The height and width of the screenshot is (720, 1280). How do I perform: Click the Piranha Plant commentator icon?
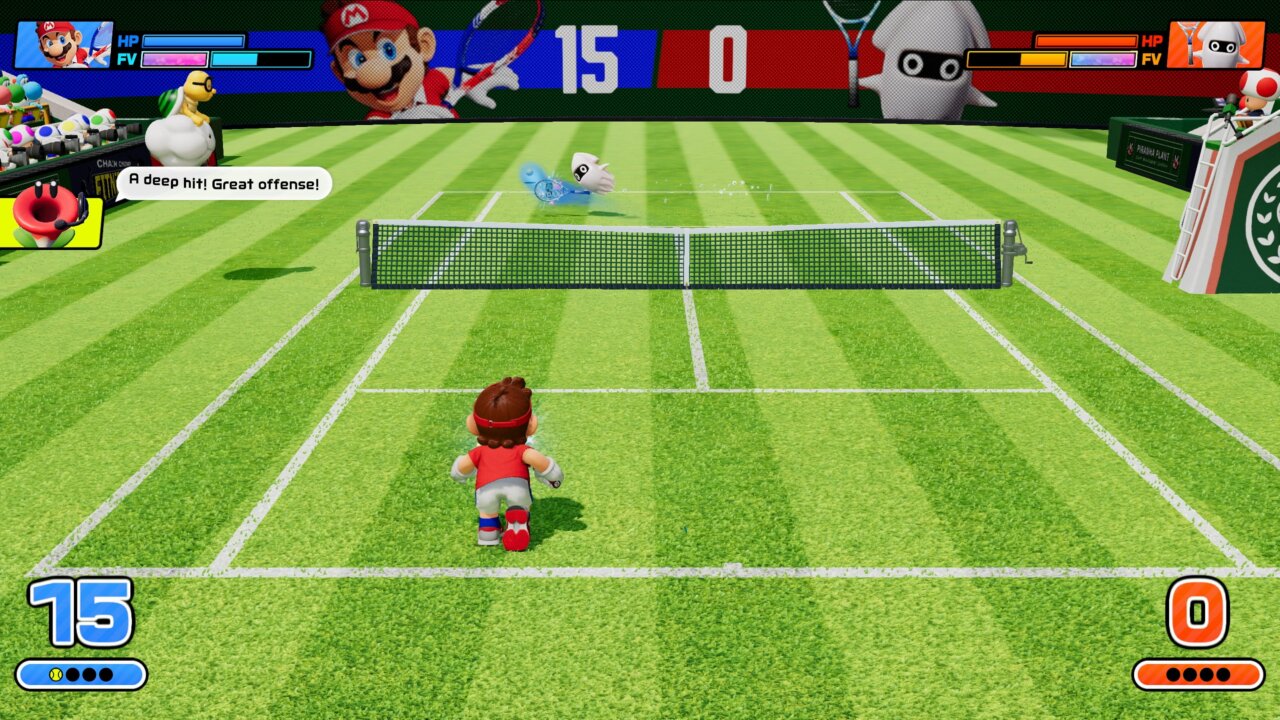(x=50, y=217)
